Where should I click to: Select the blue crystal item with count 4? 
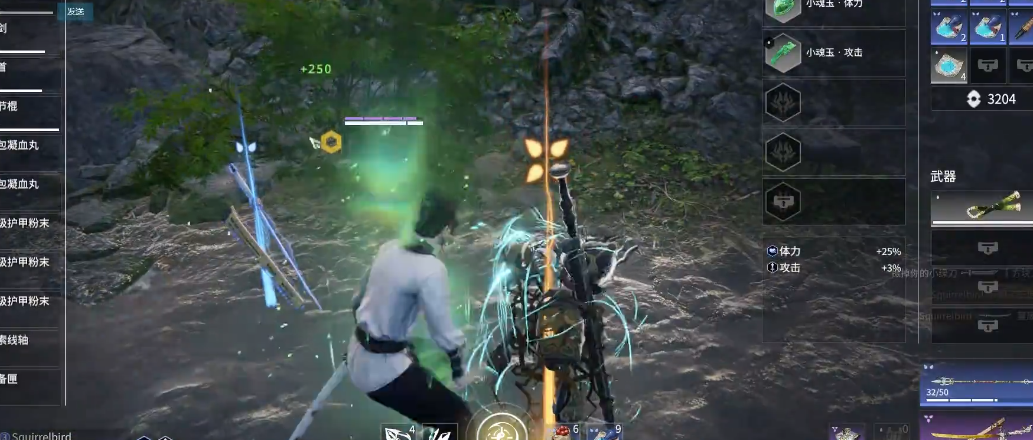click(x=948, y=66)
